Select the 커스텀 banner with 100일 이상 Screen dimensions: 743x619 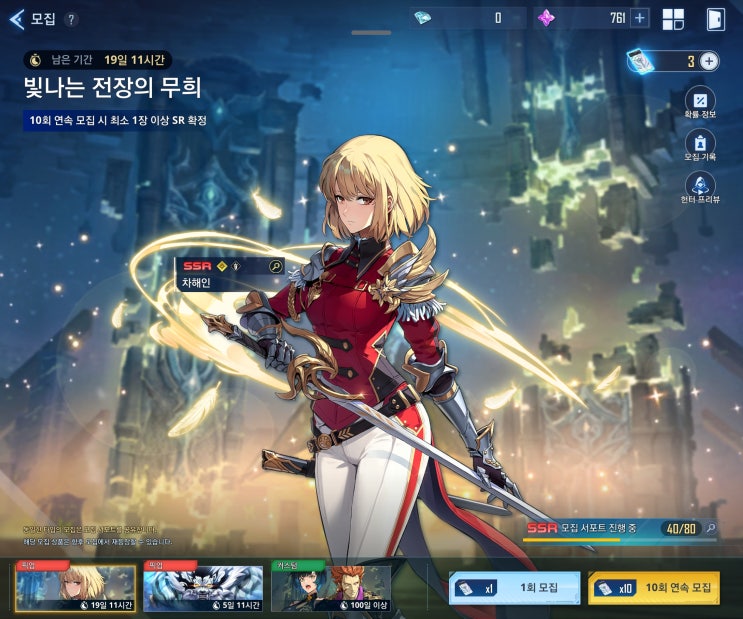coord(331,588)
